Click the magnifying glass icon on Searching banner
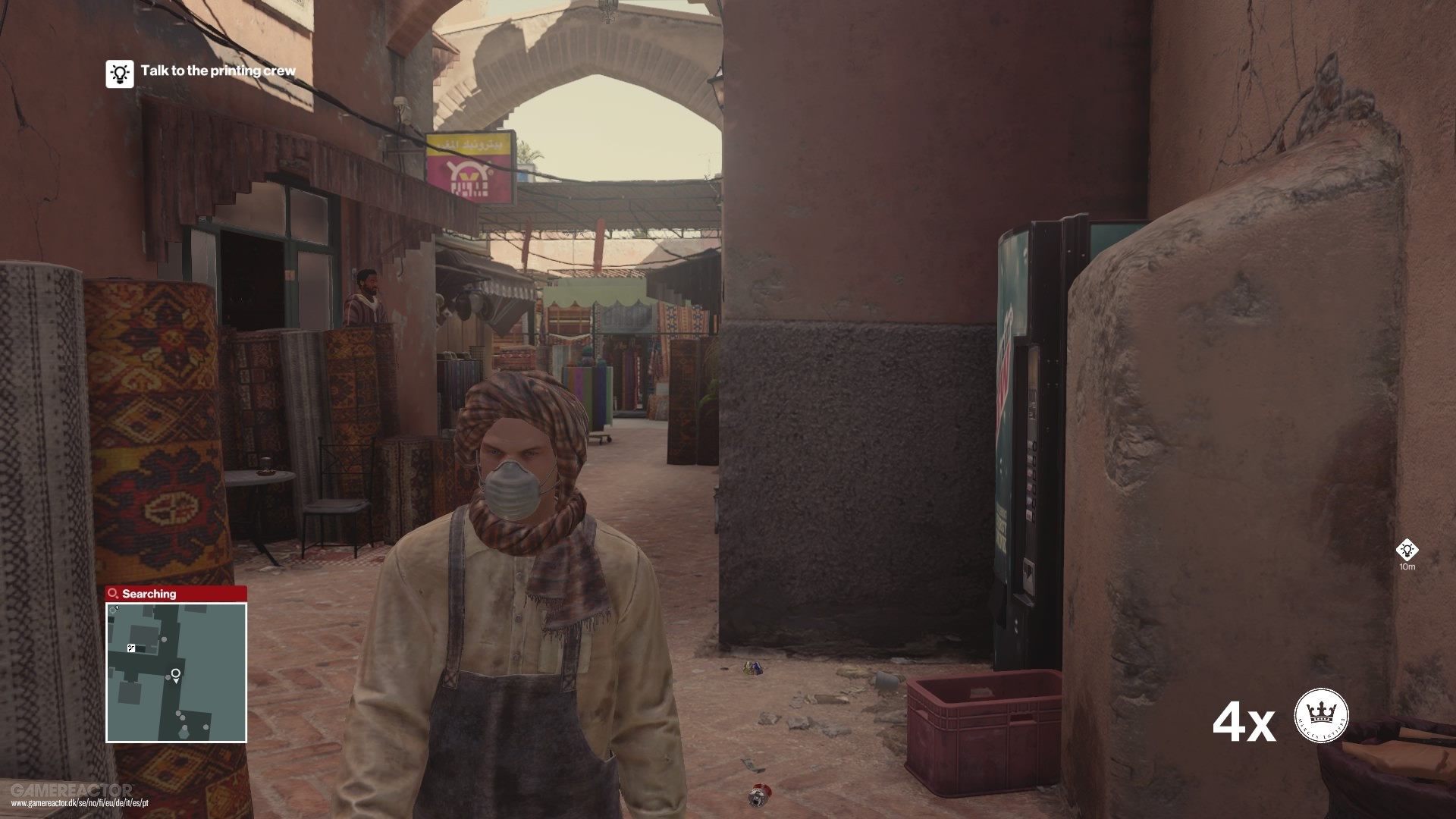 pos(112,594)
